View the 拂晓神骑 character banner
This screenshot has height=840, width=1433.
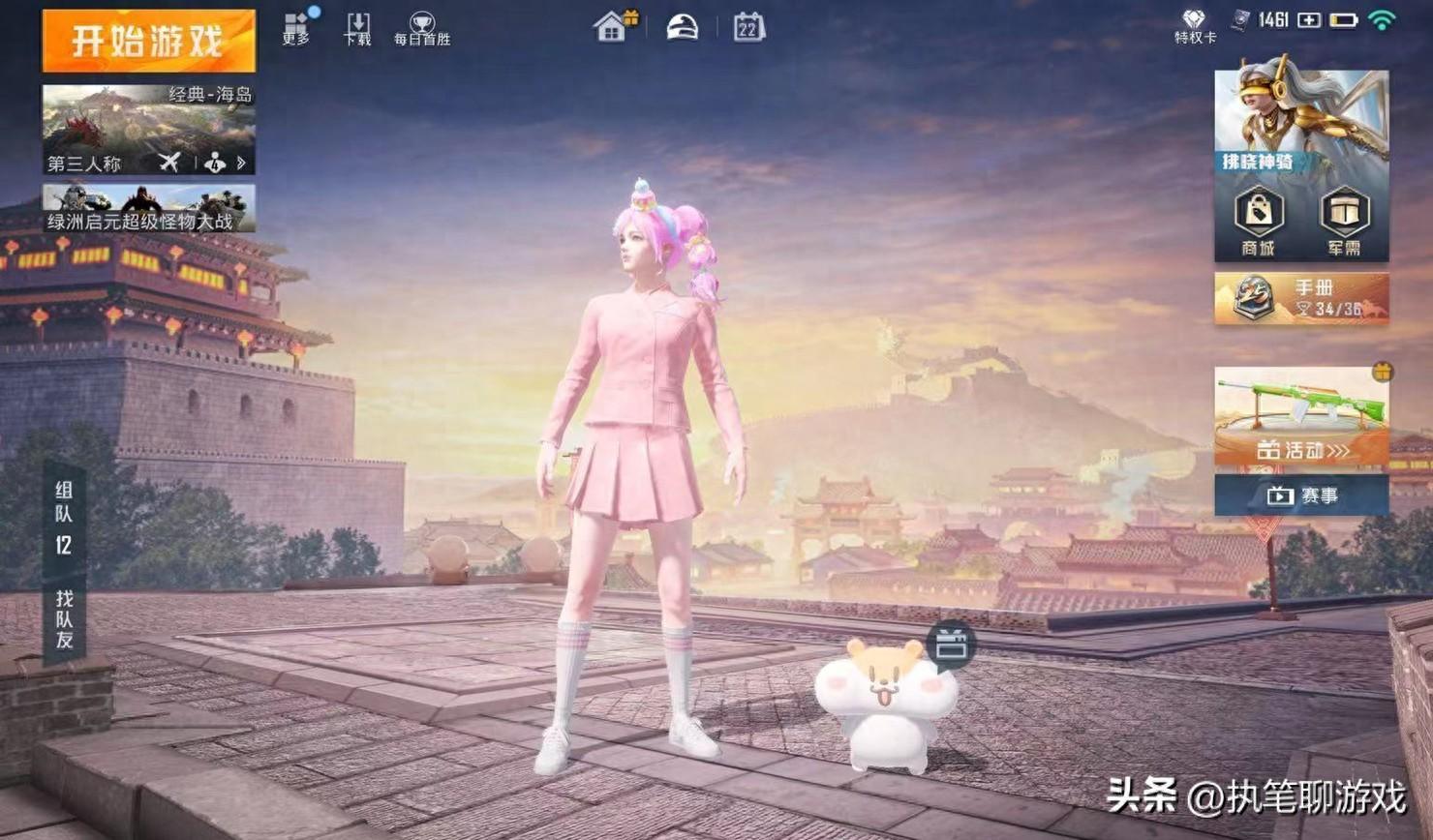tap(1301, 122)
